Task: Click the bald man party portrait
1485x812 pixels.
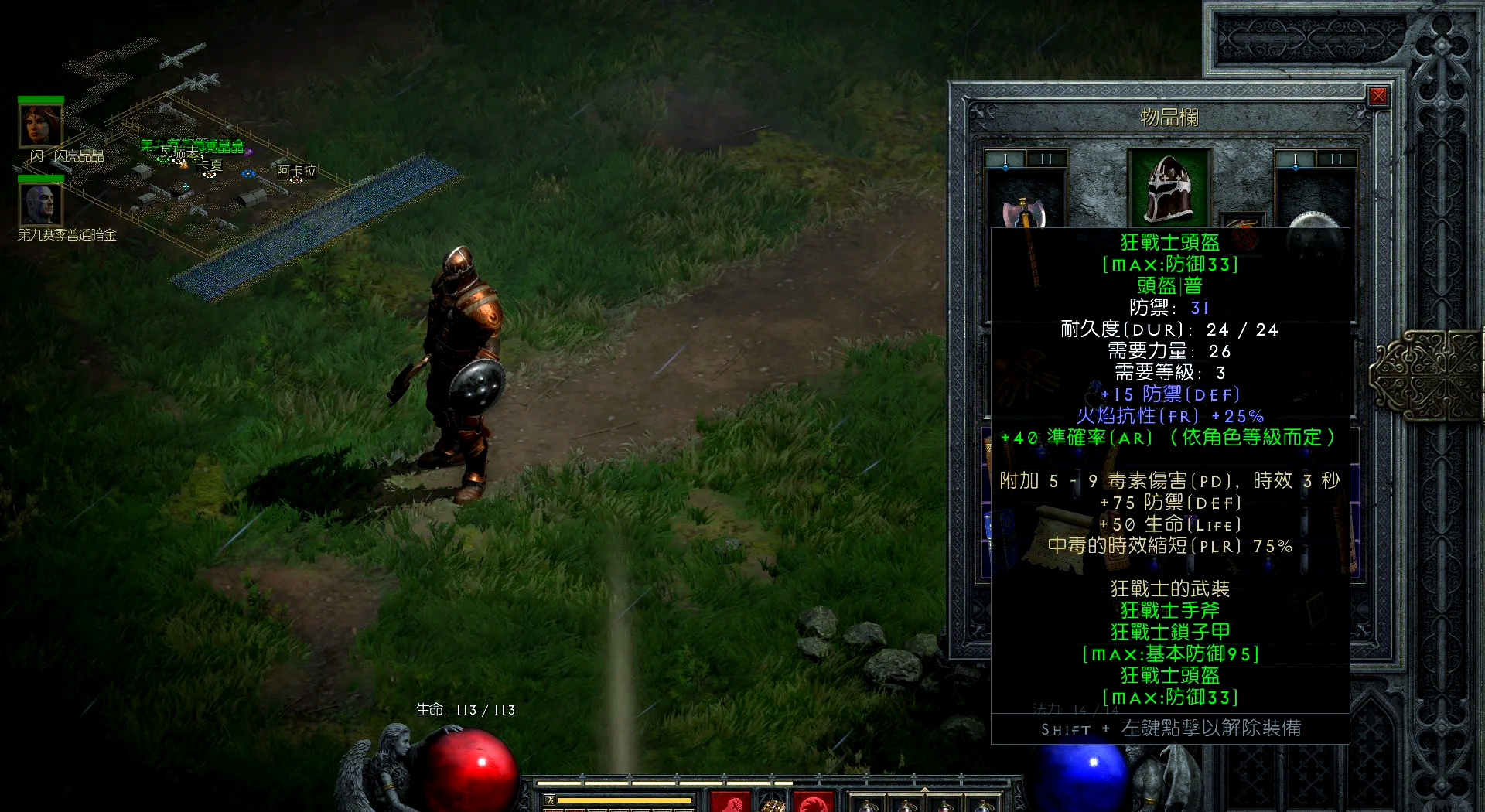Action: 40,204
